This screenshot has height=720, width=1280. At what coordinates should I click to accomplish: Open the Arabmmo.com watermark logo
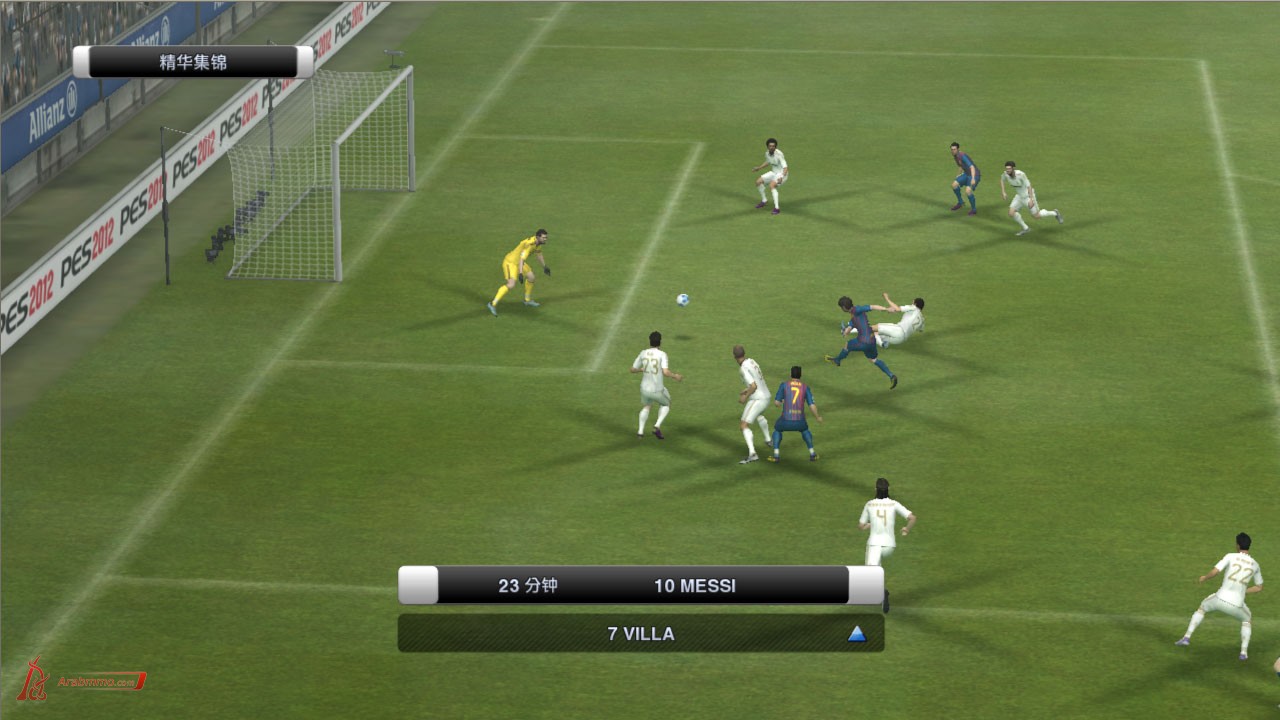[x=82, y=680]
